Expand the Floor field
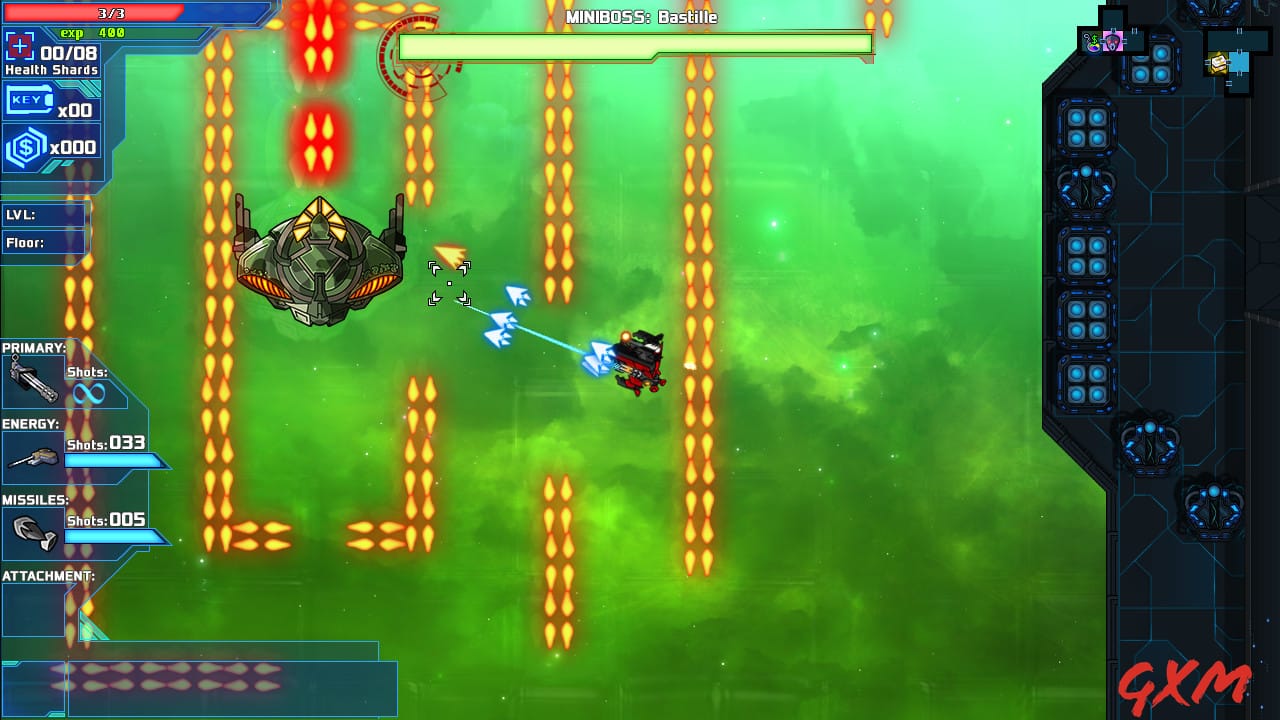The image size is (1280, 720). 44,241
